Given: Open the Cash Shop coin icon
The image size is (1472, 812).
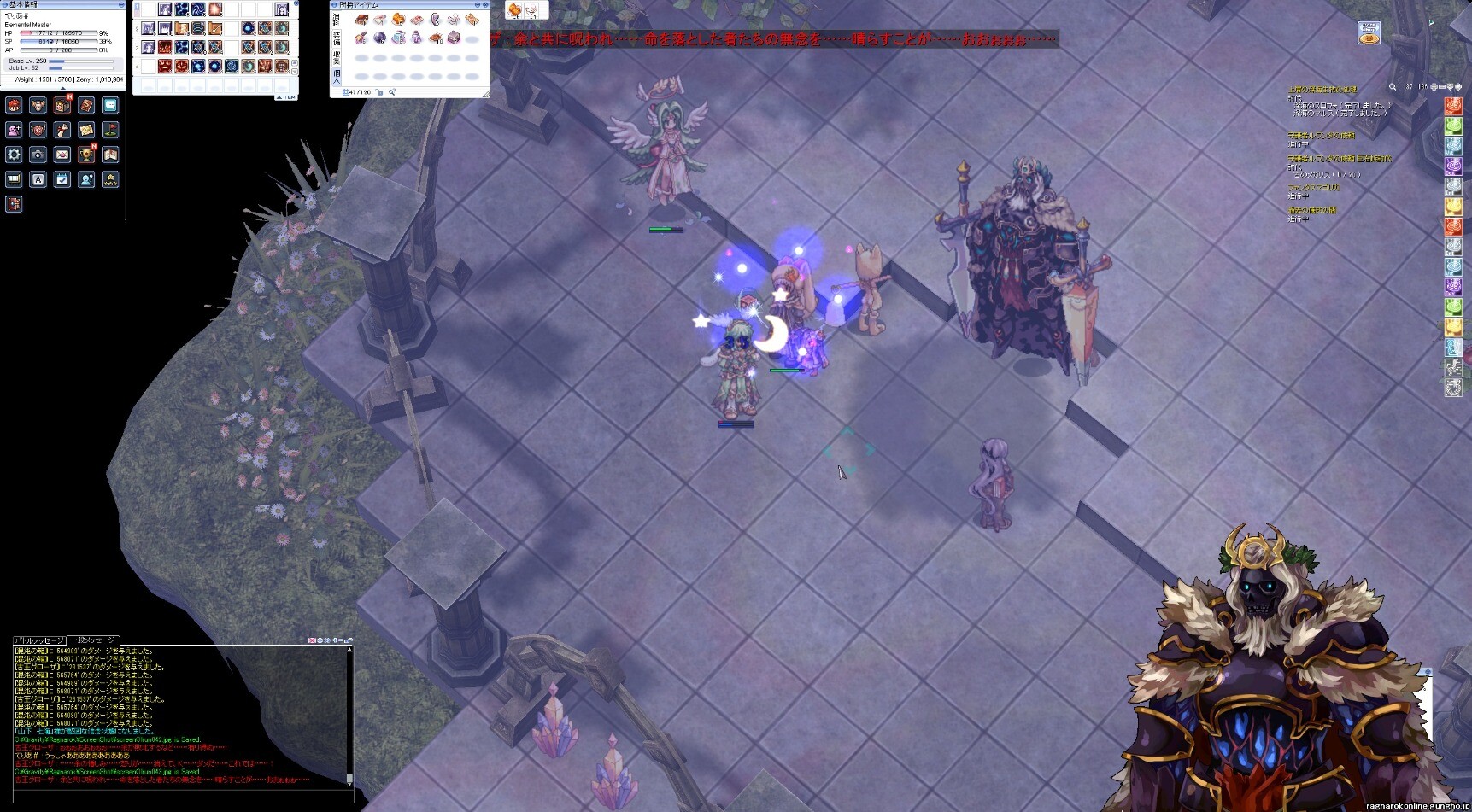Looking at the screenshot, I should (1369, 33).
